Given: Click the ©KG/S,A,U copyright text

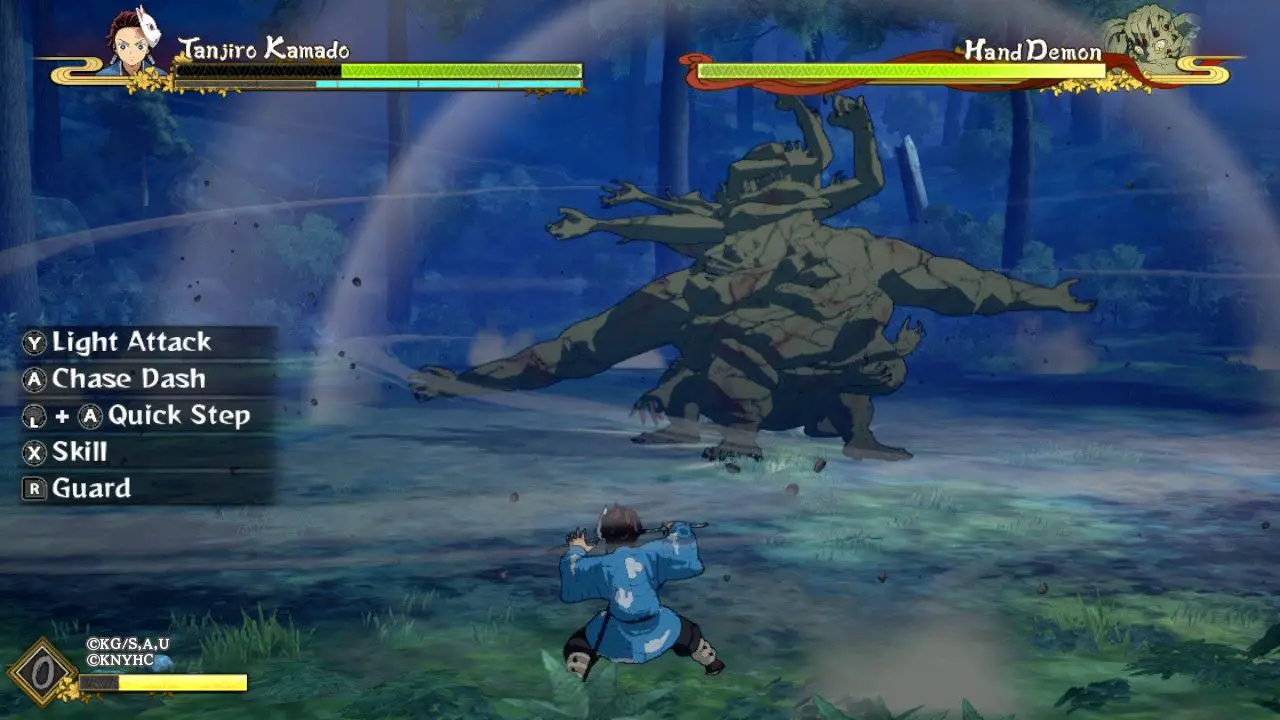Looking at the screenshot, I should 126,646.
